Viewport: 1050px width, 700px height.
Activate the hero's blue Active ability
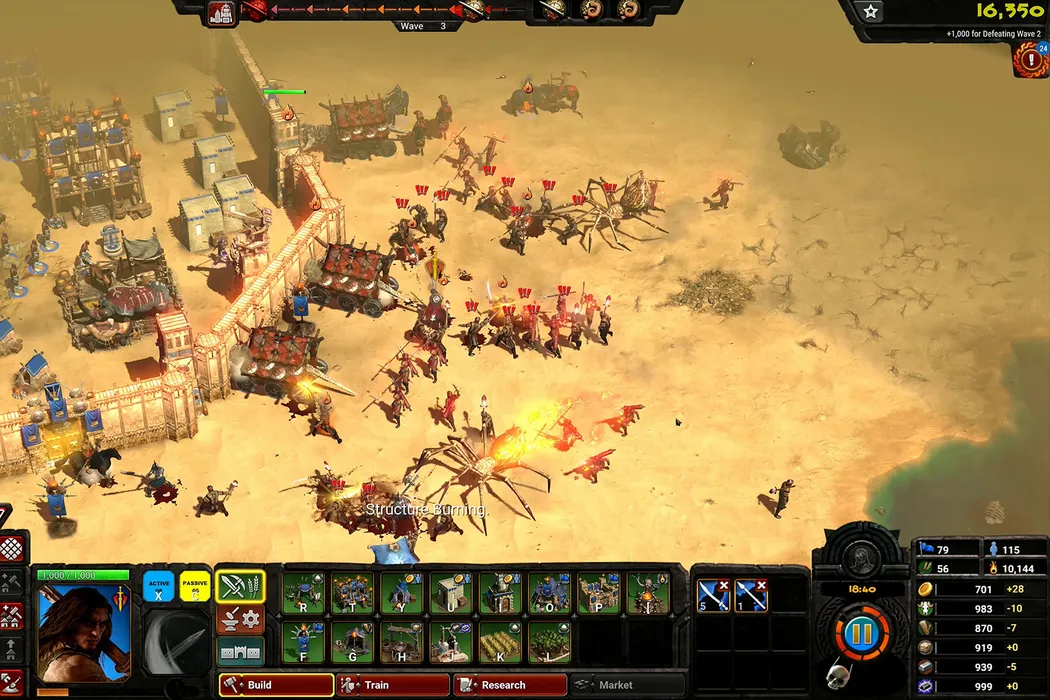158,586
